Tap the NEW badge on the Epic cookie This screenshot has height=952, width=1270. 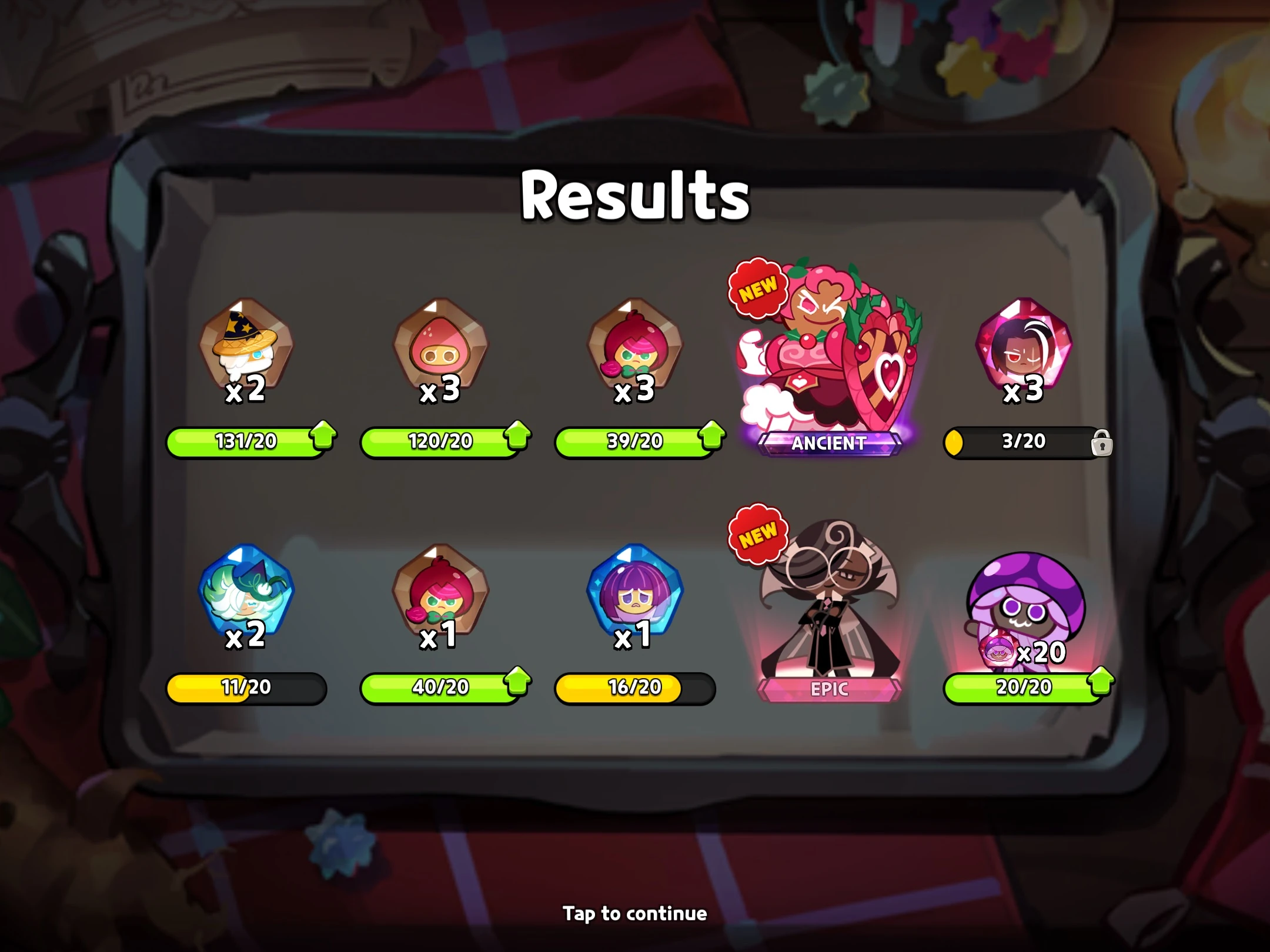tap(760, 534)
